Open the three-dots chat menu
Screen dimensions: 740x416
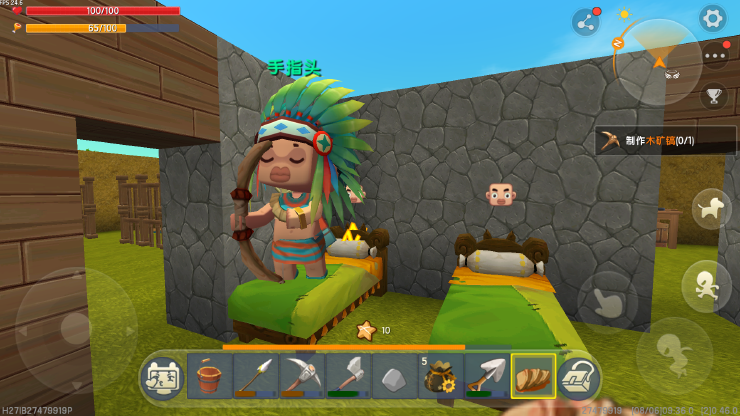713,56
